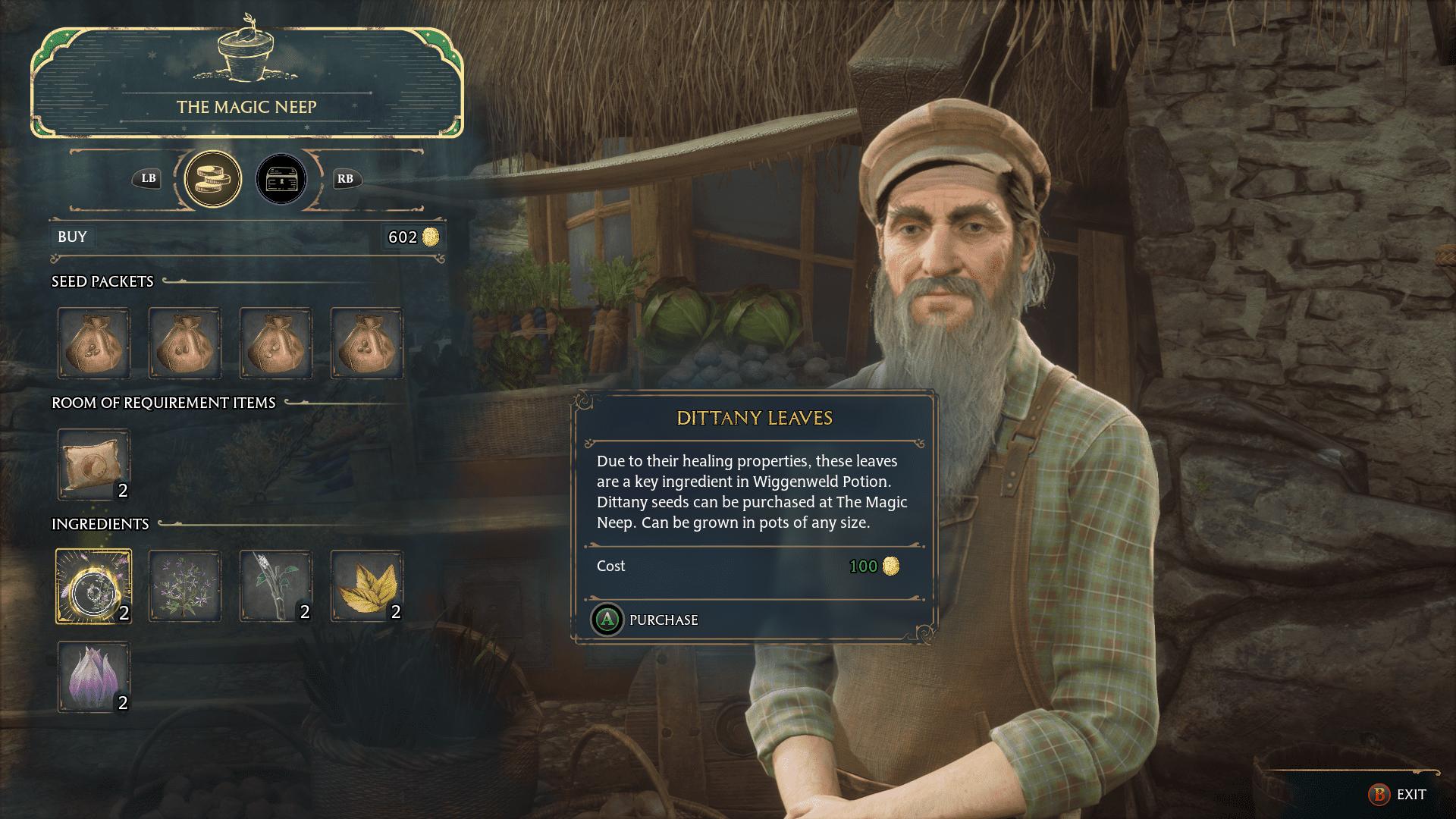Click The Magic Neep shop banner

(x=248, y=105)
